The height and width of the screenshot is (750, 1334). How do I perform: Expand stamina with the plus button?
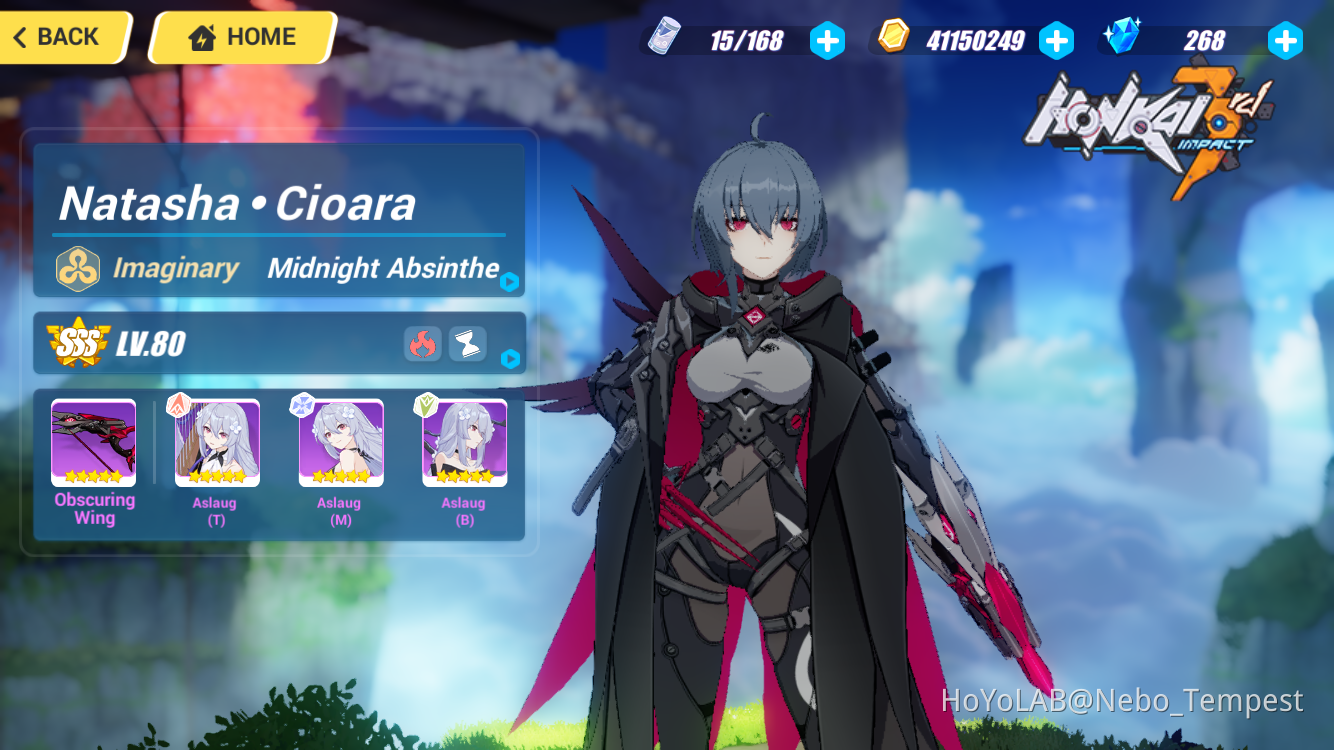828,41
